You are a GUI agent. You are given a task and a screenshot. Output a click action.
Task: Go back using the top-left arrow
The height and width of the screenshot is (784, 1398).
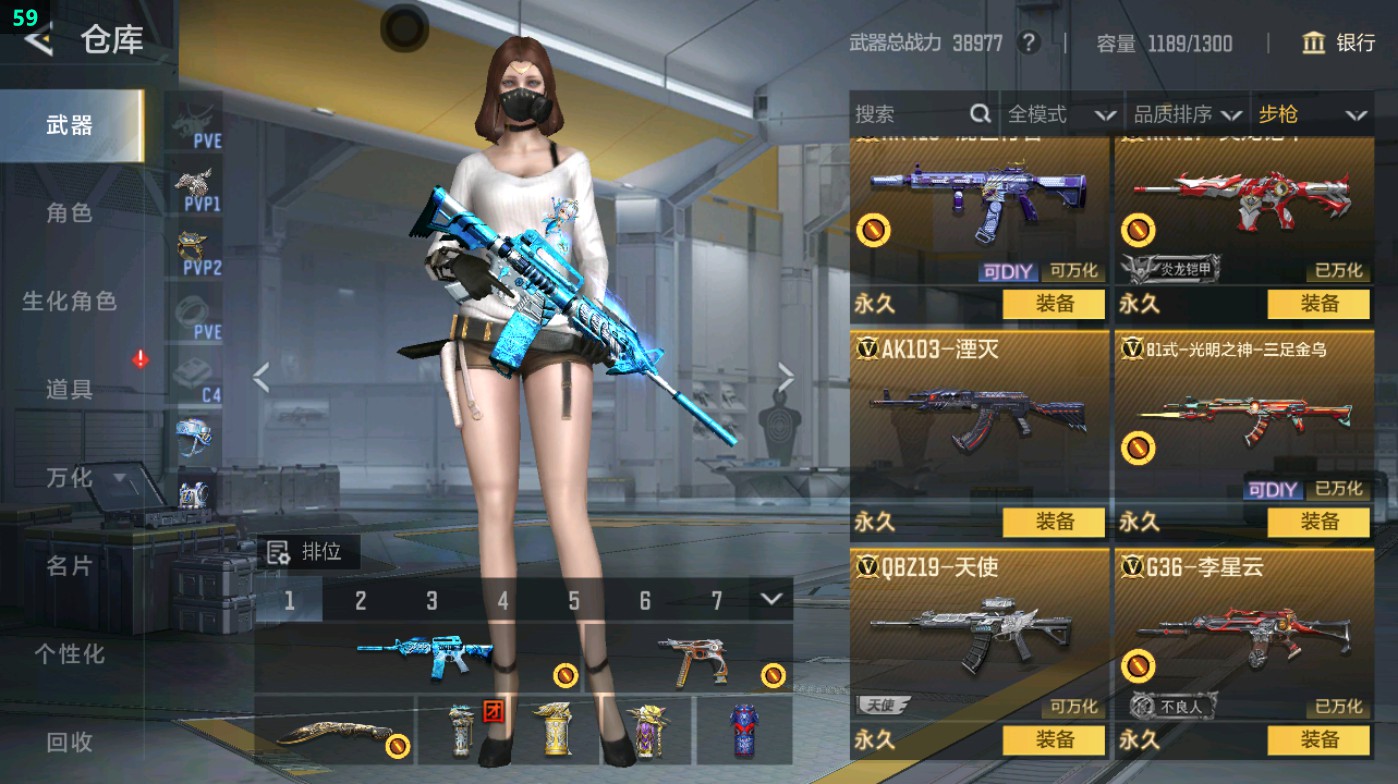(x=39, y=40)
